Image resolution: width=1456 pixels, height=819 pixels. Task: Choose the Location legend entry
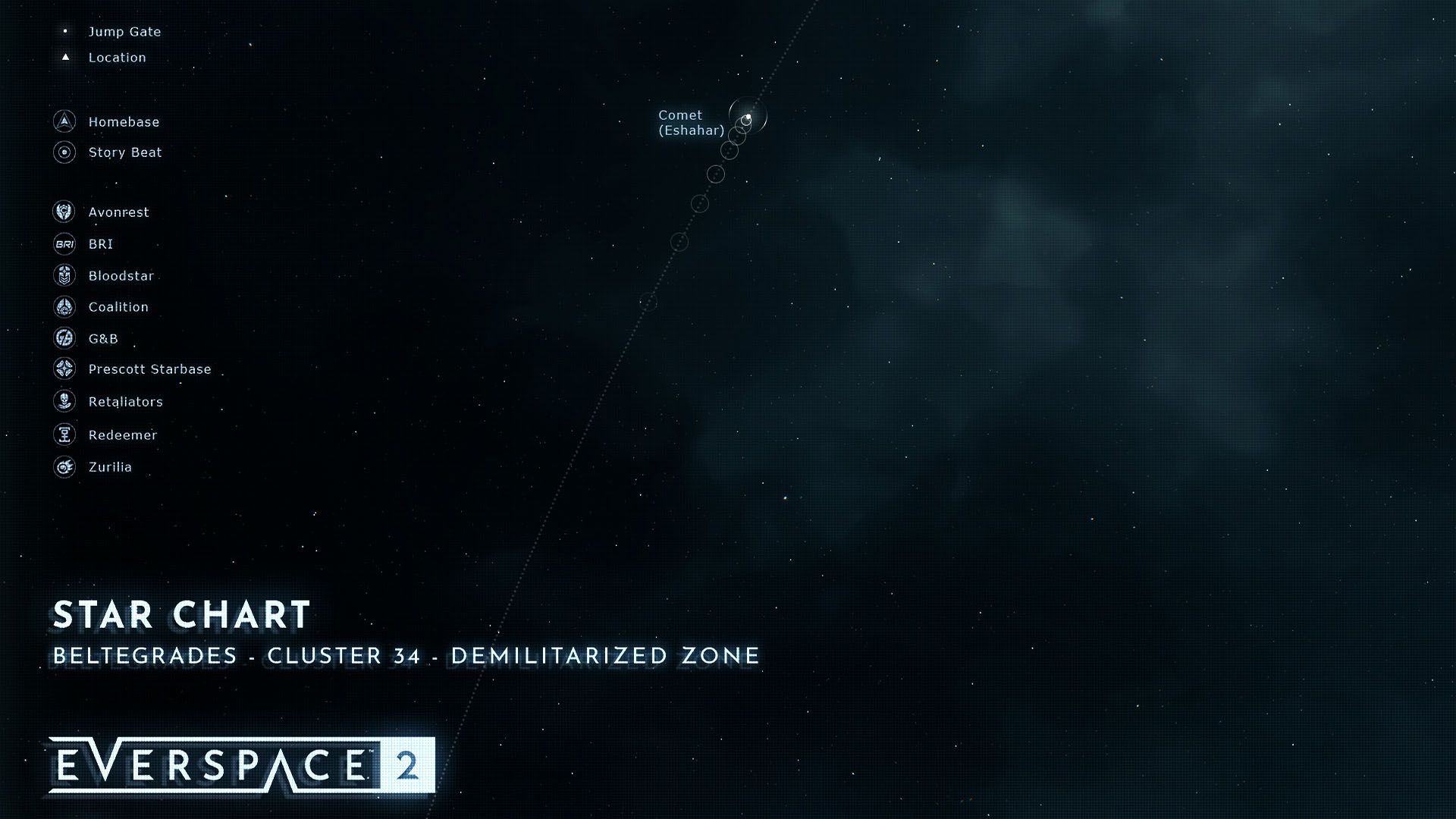(117, 58)
